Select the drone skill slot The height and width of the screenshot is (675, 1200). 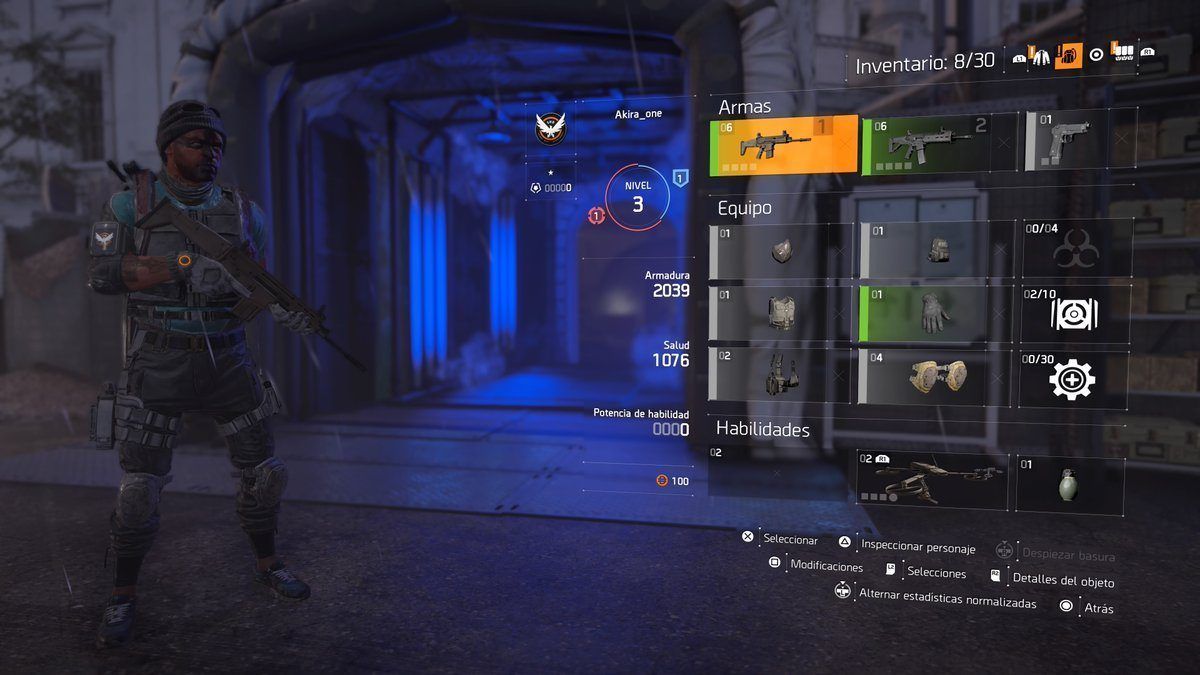[931, 479]
